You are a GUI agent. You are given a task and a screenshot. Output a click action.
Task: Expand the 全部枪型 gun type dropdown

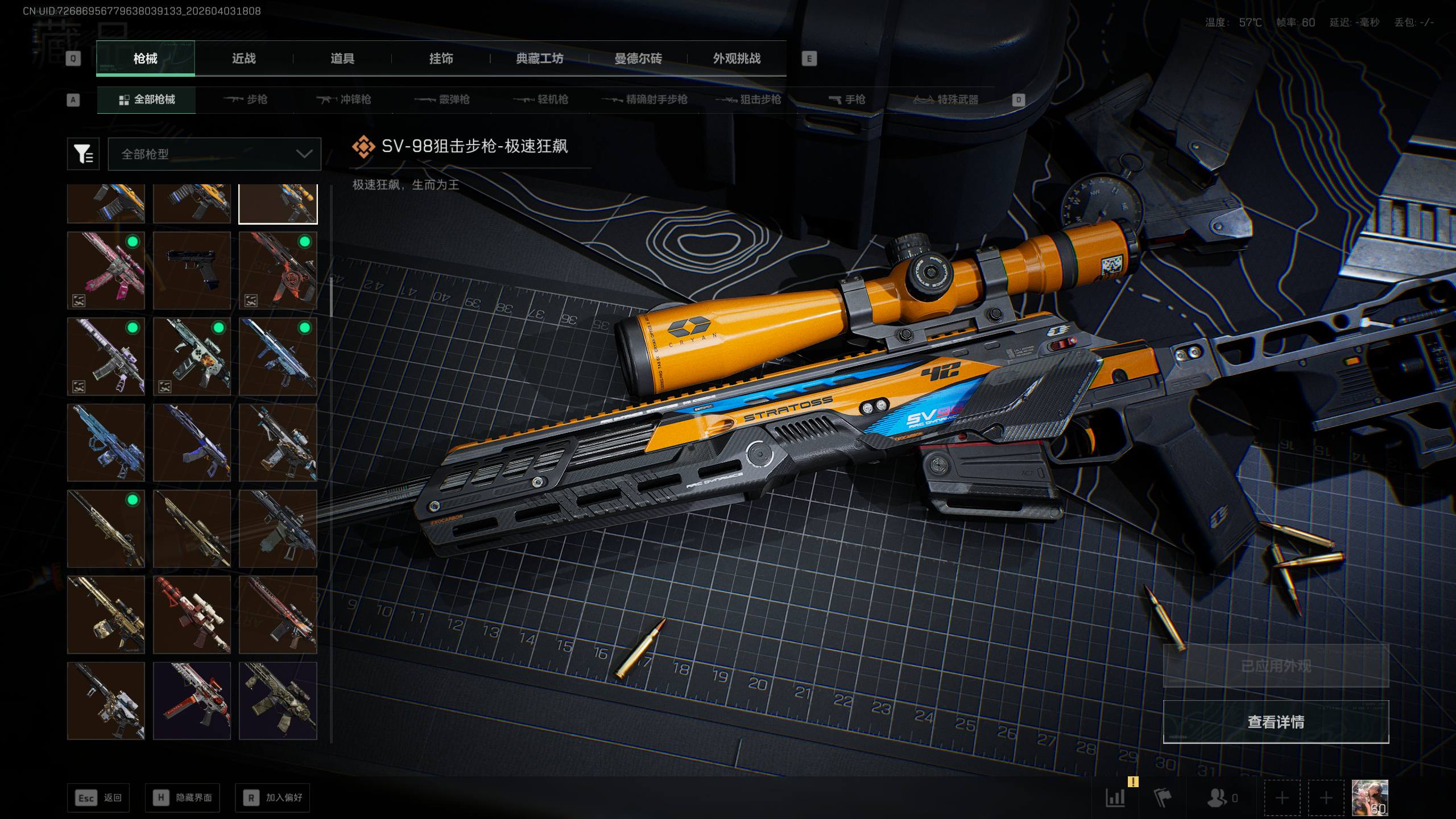(214, 154)
